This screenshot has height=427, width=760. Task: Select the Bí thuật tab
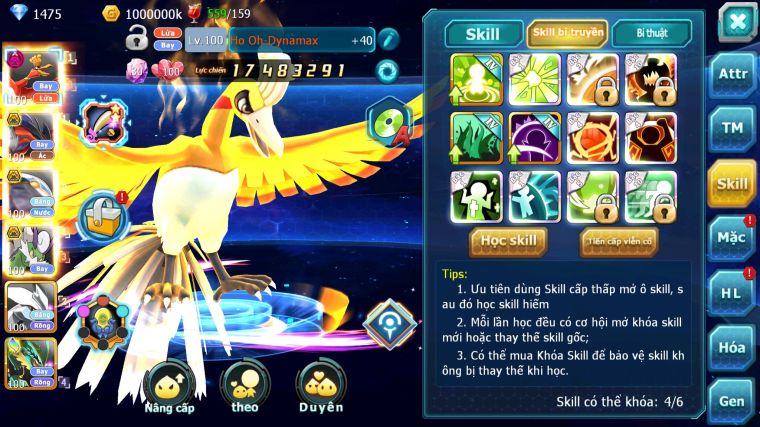651,33
